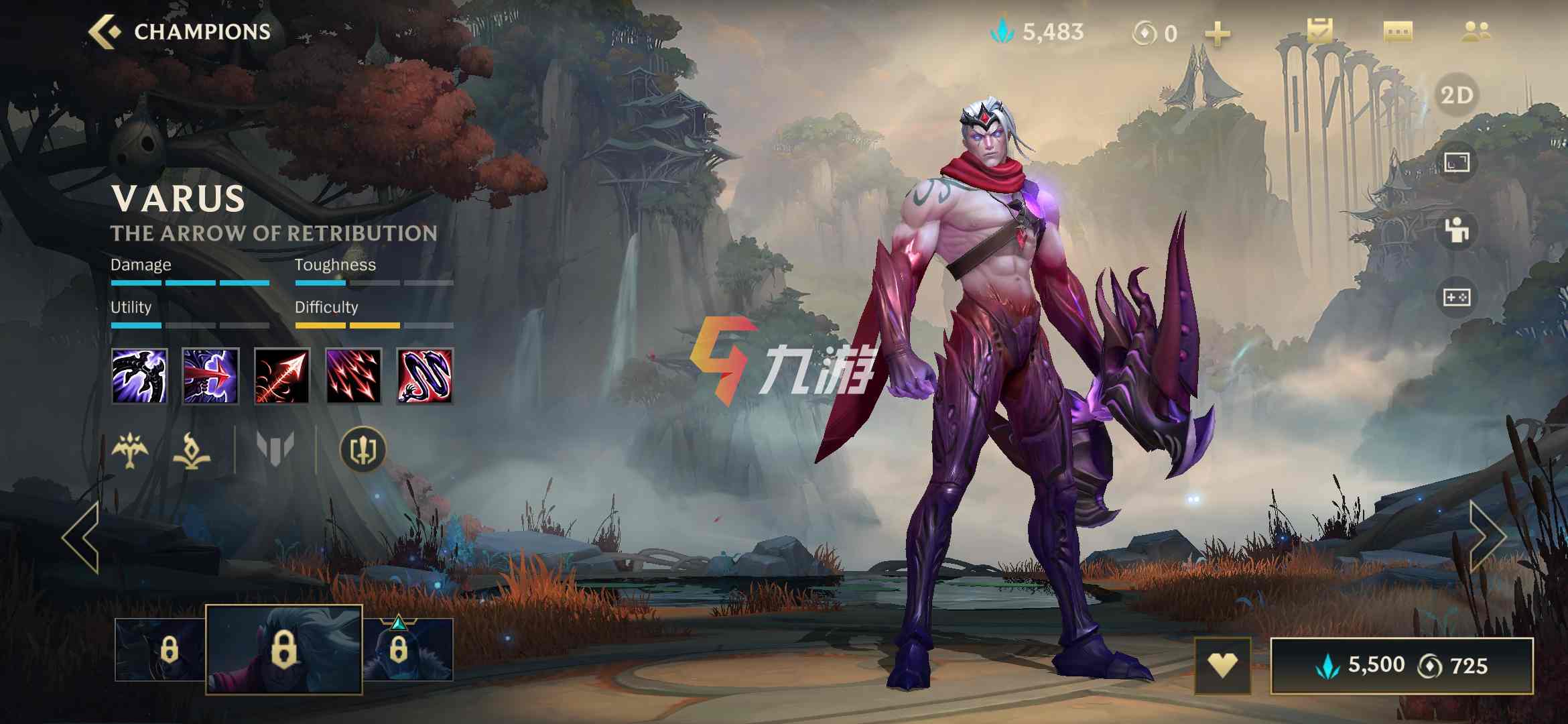Show the previous champion with left arrow
The width and height of the screenshot is (1568, 724).
[82, 537]
